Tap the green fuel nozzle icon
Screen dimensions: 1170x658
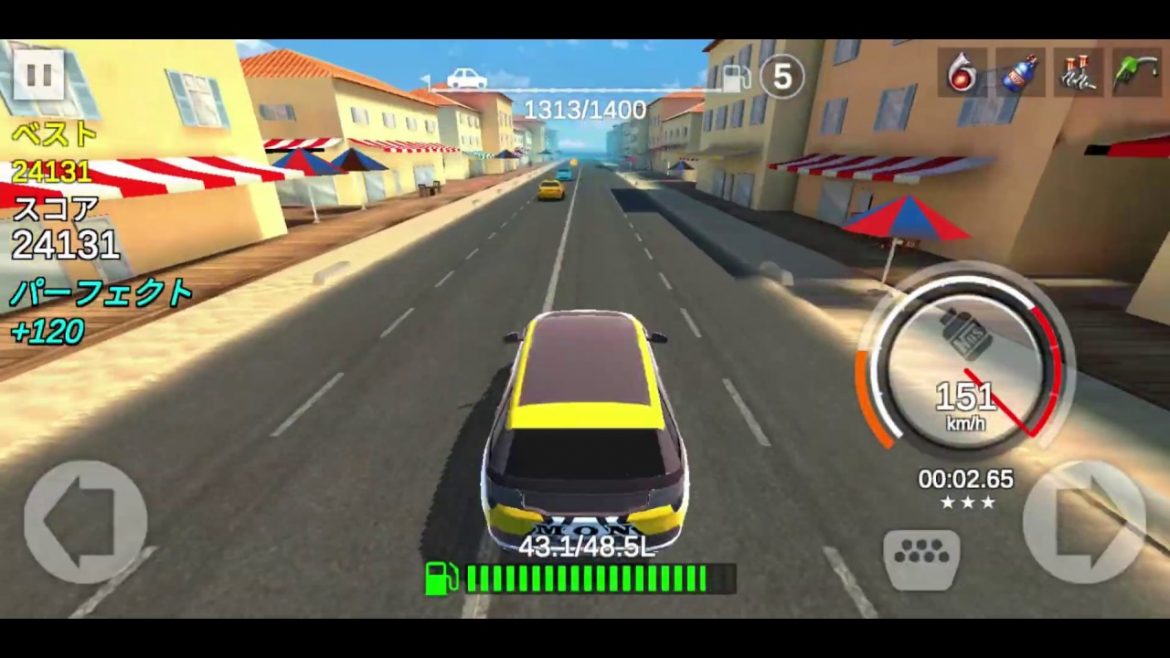coord(1137,73)
